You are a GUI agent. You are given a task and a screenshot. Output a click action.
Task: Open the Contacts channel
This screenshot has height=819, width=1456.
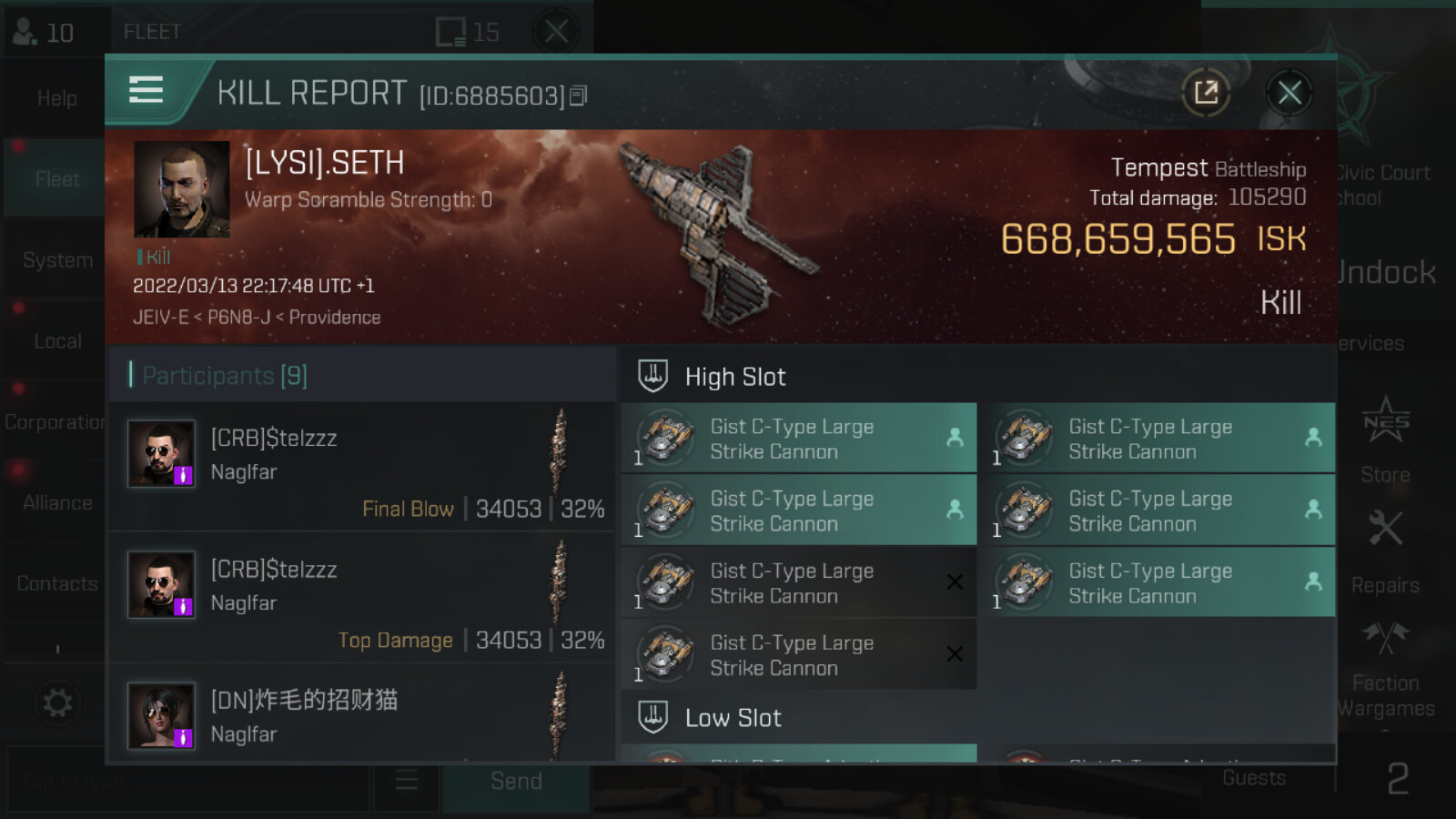click(x=56, y=583)
